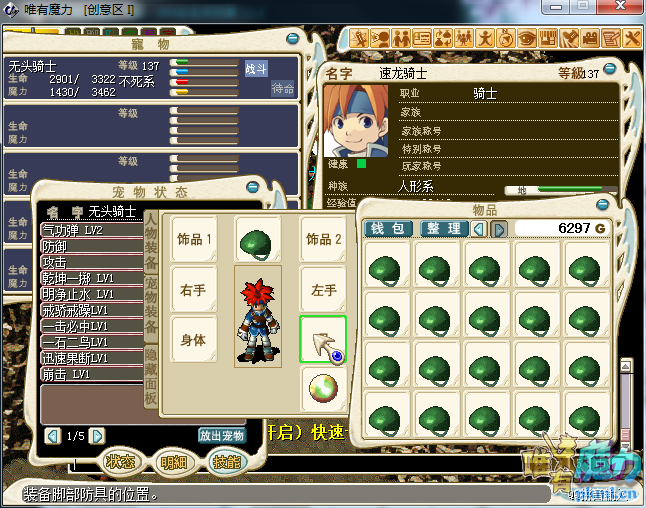This screenshot has height=508, width=646.
Task: Switch to the 明細 details tab
Action: click(x=175, y=462)
